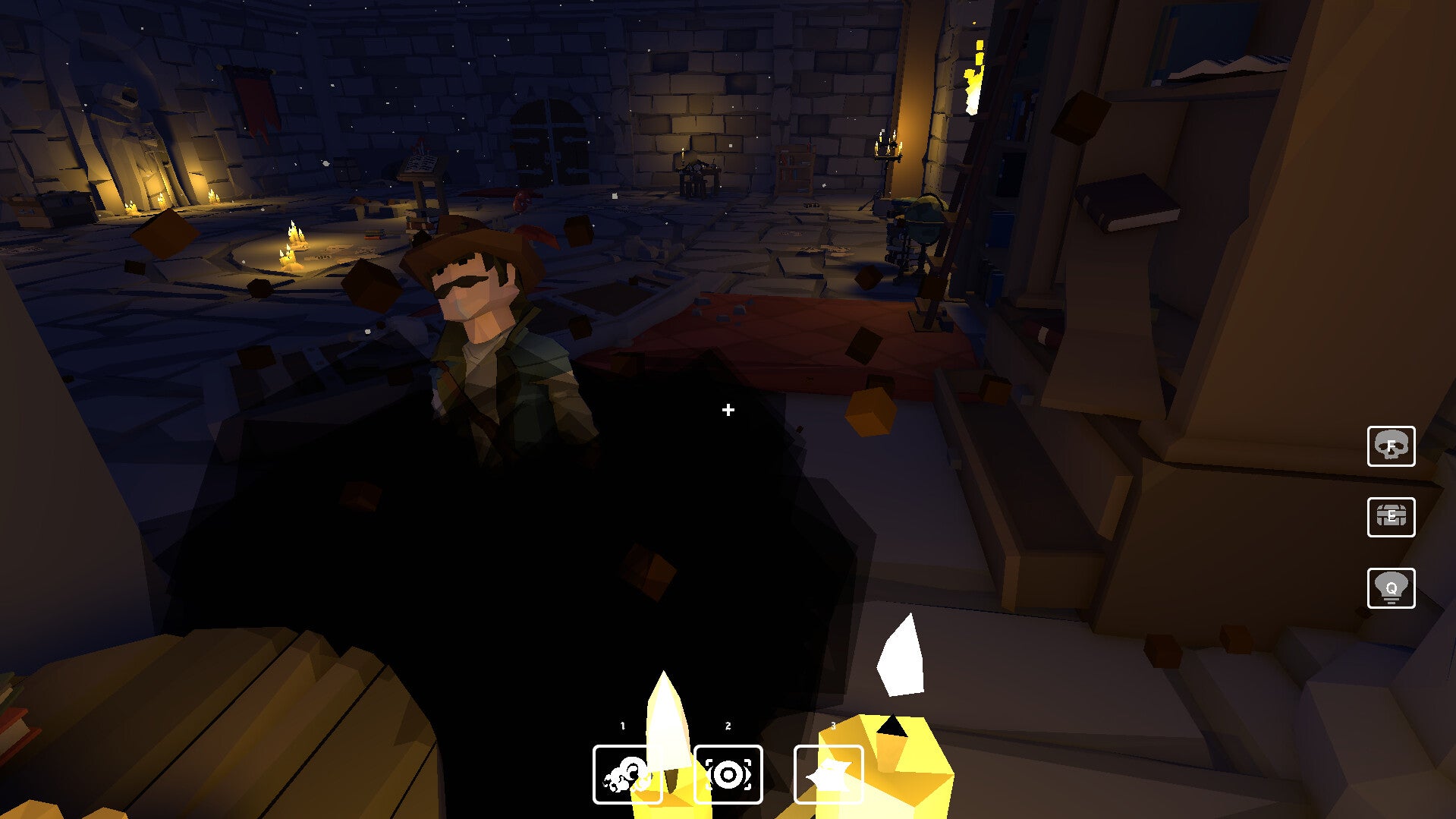Open the treasure chest icon
This screenshot has height=819, width=1456.
[1391, 517]
